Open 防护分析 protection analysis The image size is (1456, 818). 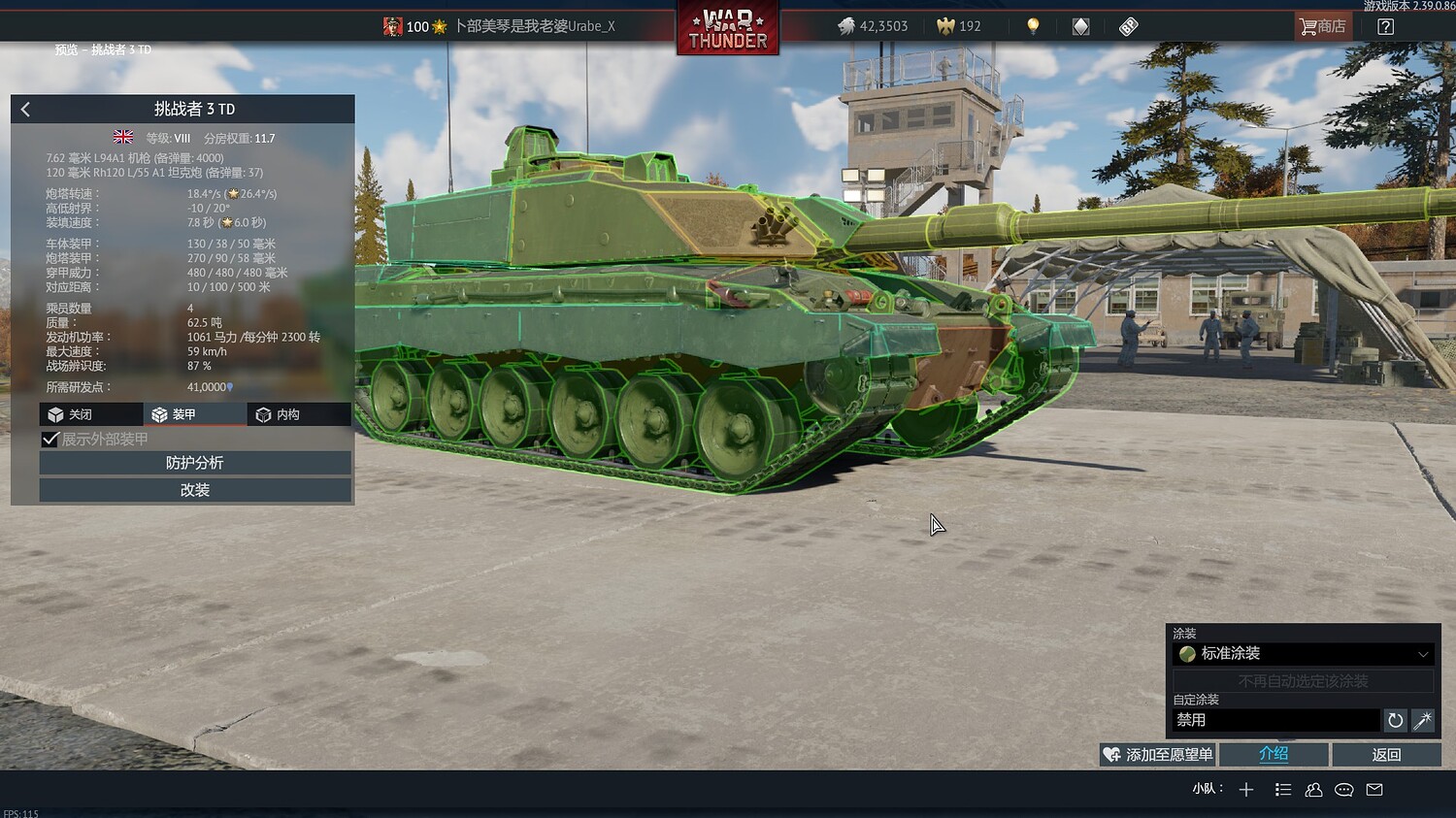click(194, 463)
